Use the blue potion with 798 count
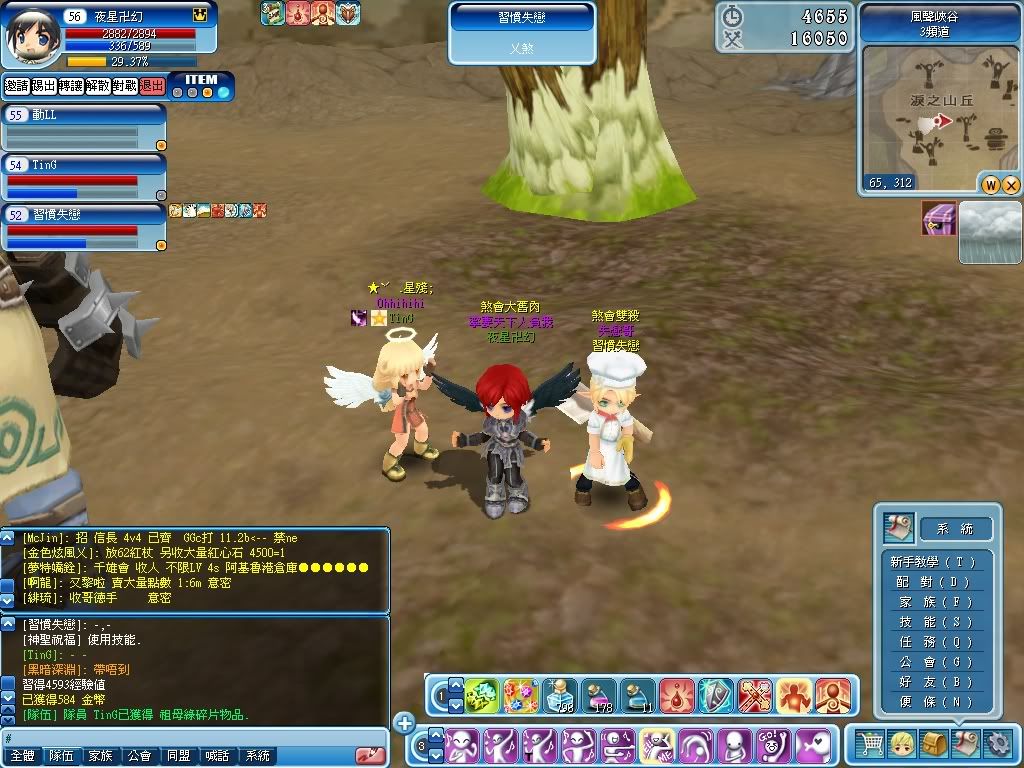 point(560,694)
